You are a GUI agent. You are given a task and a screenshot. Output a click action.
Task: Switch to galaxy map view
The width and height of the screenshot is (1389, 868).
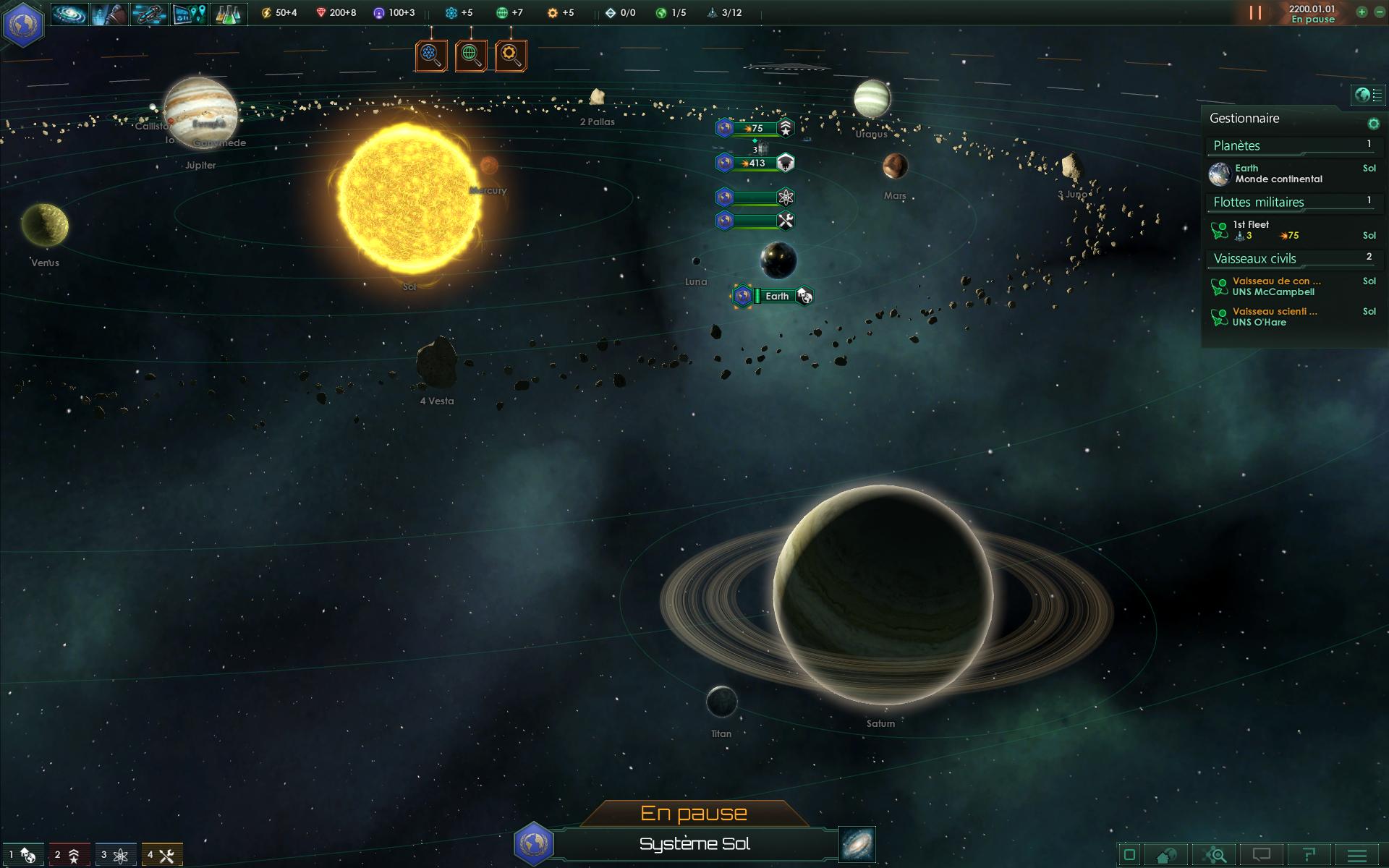pyautogui.click(x=857, y=844)
